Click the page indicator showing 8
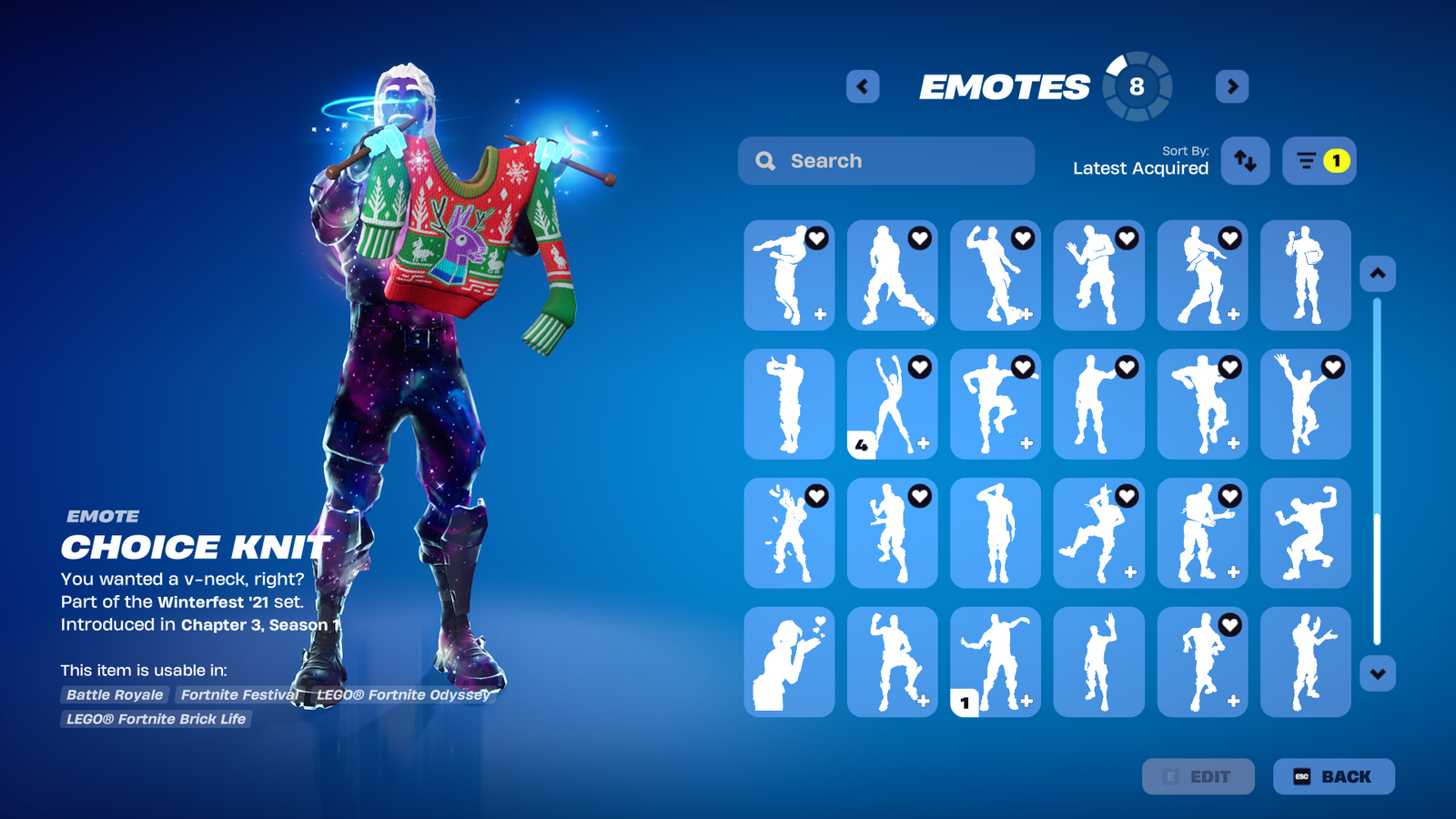 (x=1136, y=86)
